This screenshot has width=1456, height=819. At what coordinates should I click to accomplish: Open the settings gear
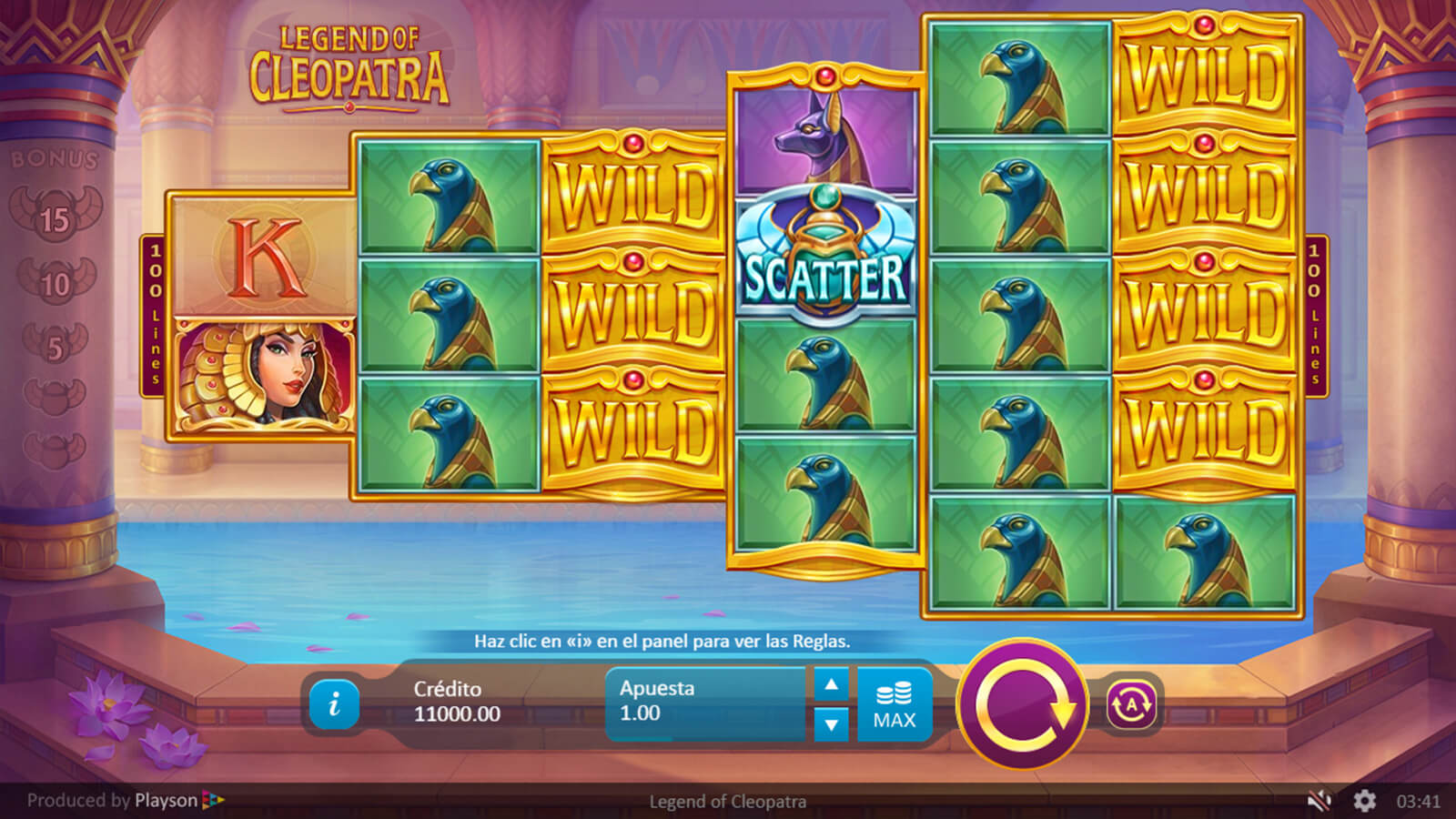[1364, 801]
